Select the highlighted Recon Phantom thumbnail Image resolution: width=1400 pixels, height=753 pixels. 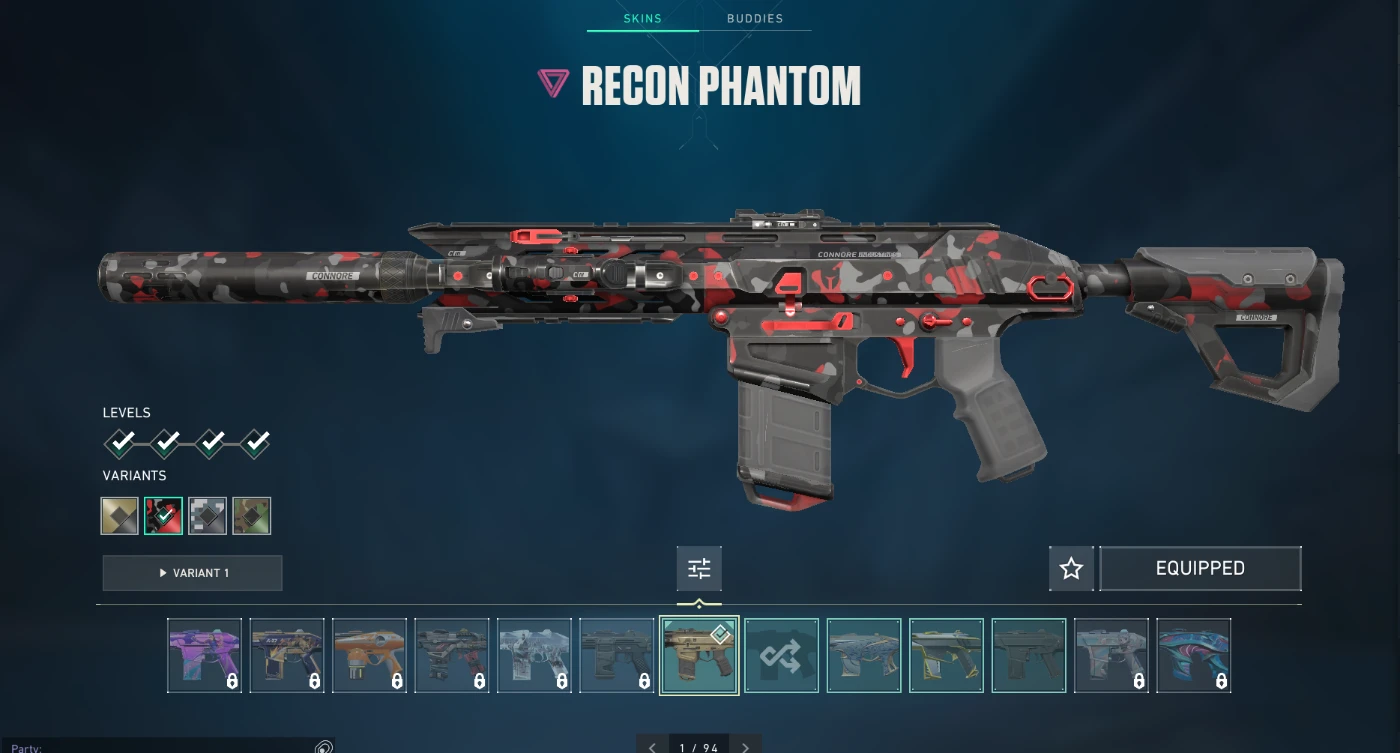click(699, 655)
